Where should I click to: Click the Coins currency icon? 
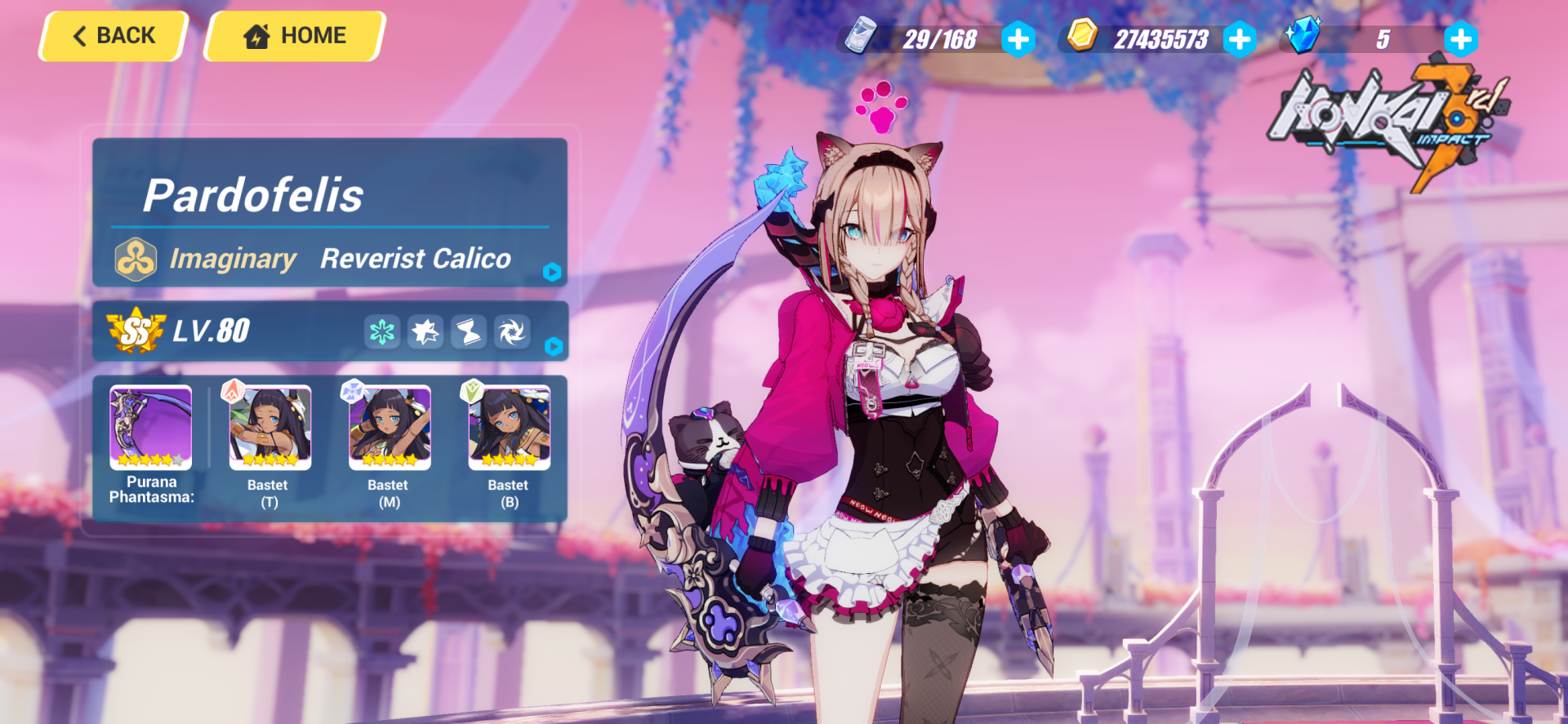coord(1083,36)
